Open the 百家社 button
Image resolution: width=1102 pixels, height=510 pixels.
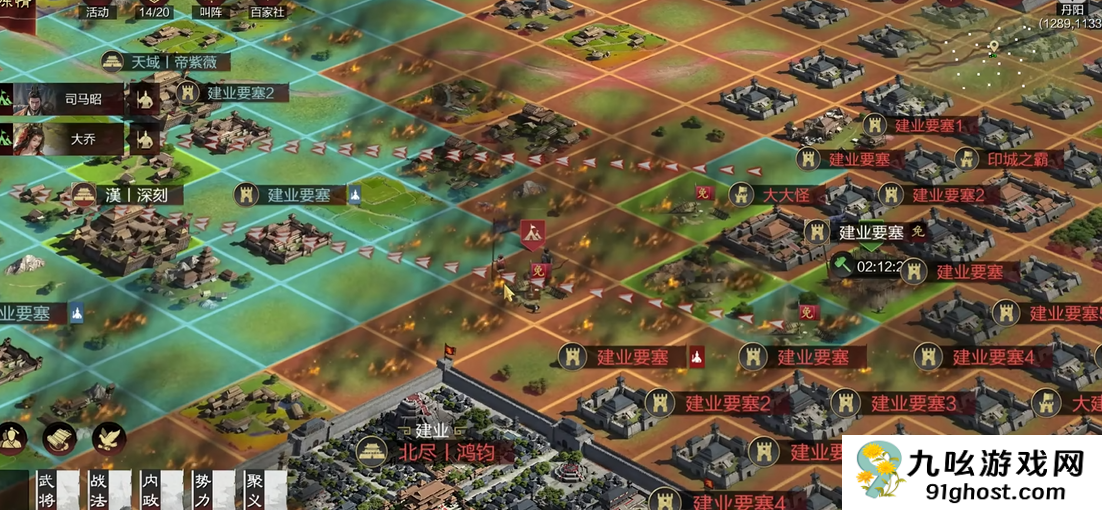tap(267, 12)
